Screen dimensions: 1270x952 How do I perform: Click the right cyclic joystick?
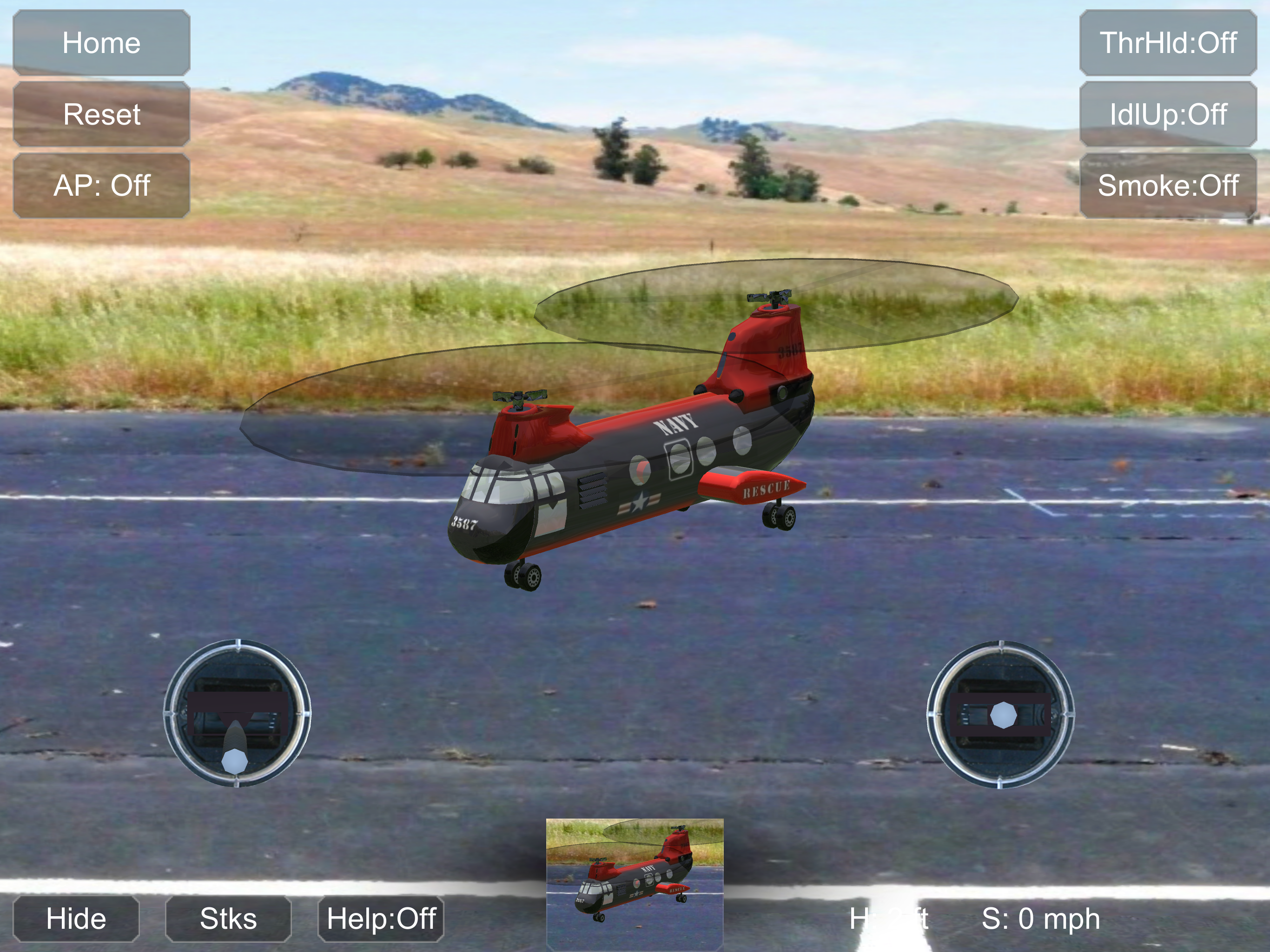click(x=1001, y=715)
